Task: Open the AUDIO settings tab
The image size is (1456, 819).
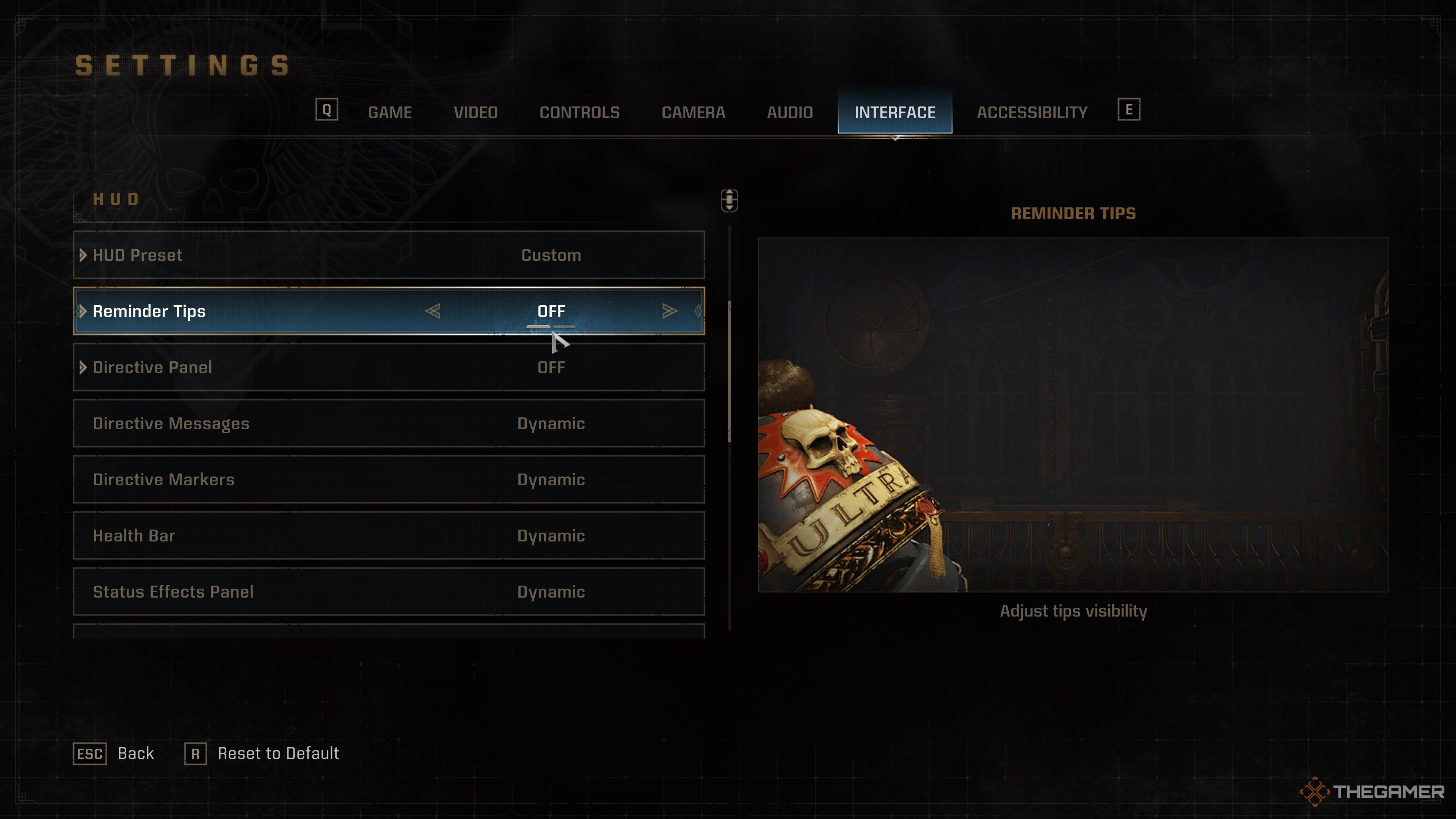Action: pyautogui.click(x=789, y=112)
